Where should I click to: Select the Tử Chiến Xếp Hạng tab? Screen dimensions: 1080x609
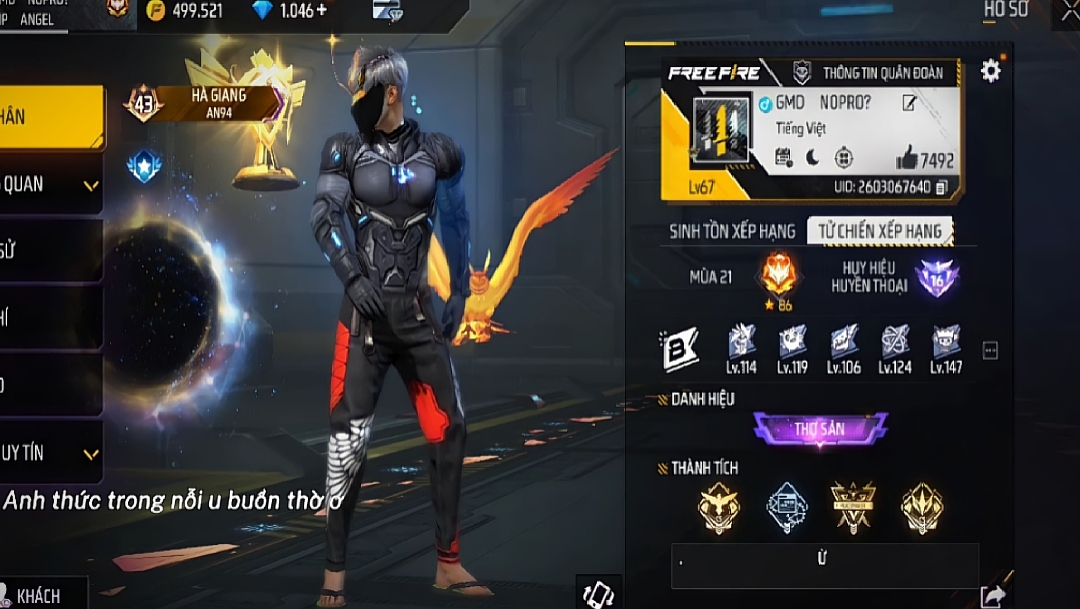point(880,231)
